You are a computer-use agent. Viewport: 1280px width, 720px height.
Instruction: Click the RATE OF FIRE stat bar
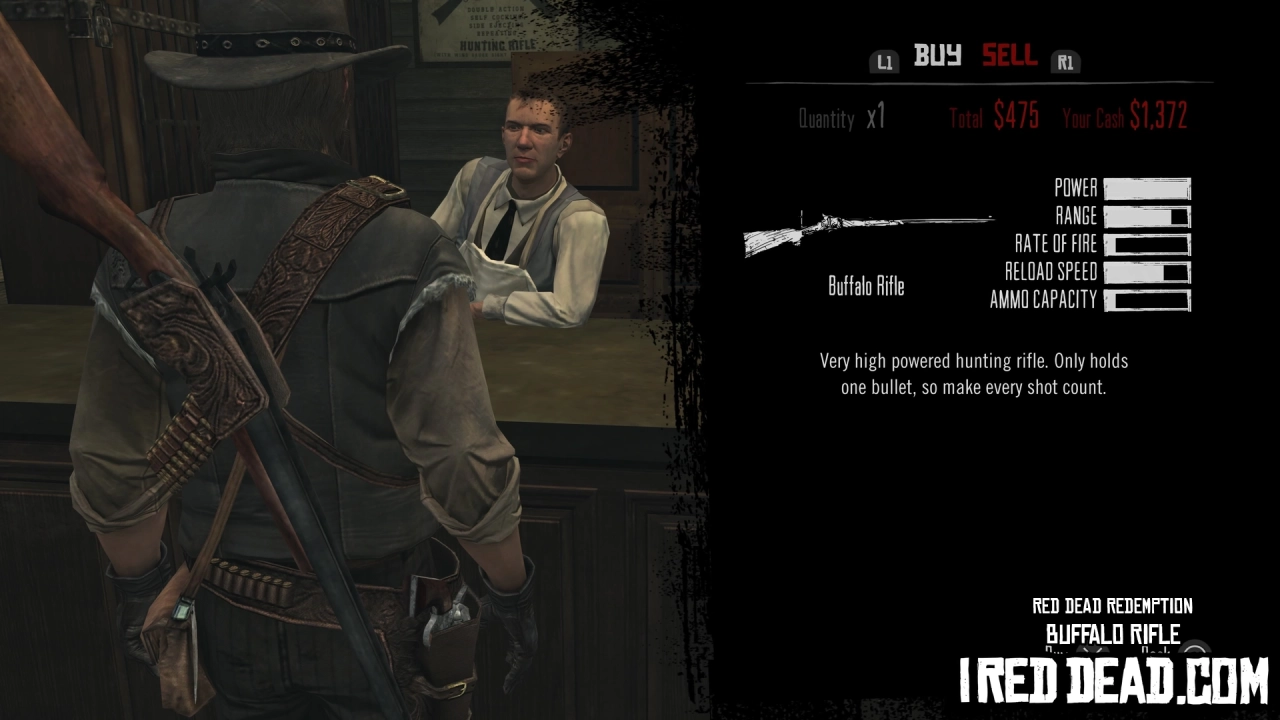[x=1147, y=243]
